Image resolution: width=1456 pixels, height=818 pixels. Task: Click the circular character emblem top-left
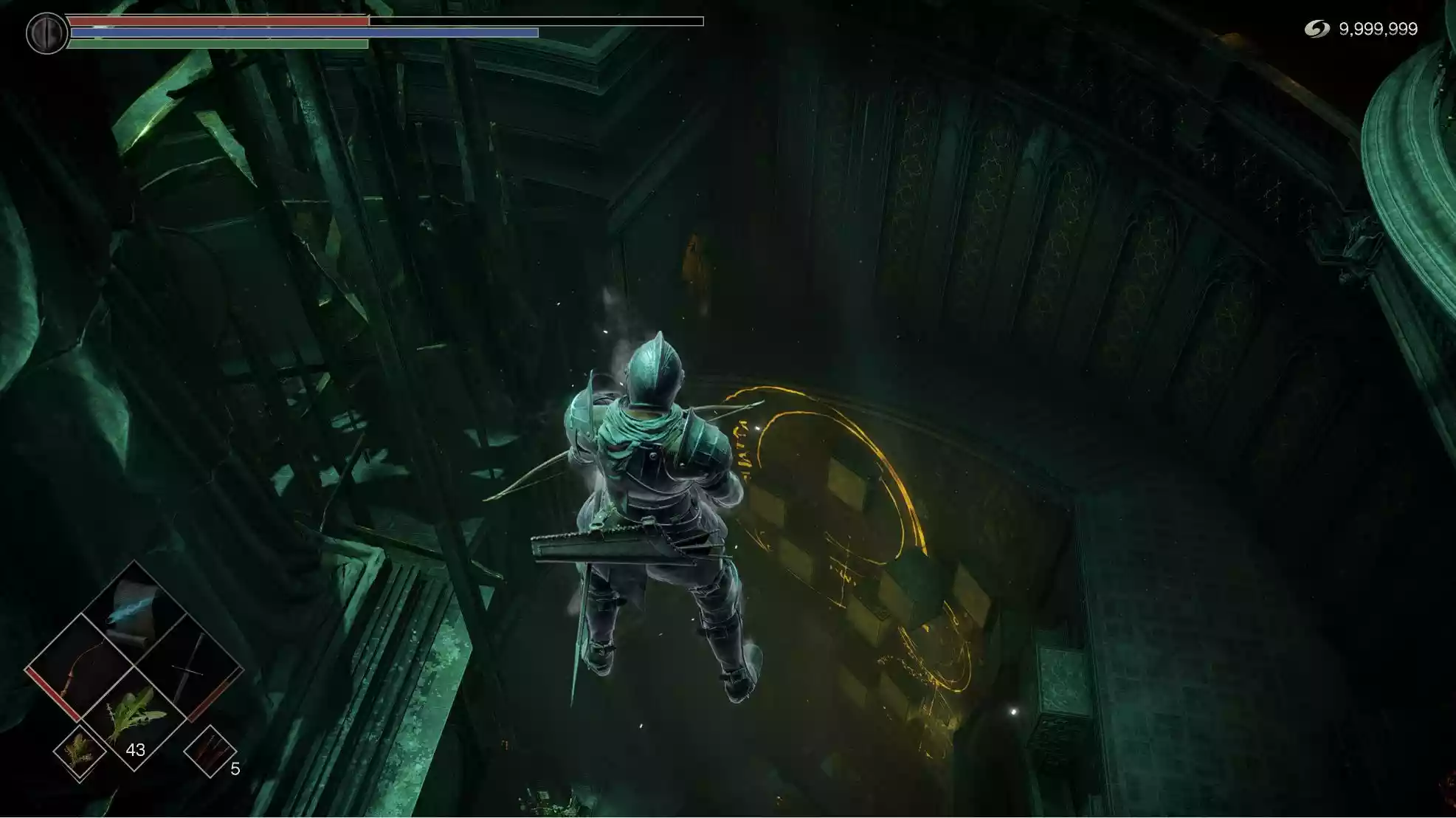point(46,31)
